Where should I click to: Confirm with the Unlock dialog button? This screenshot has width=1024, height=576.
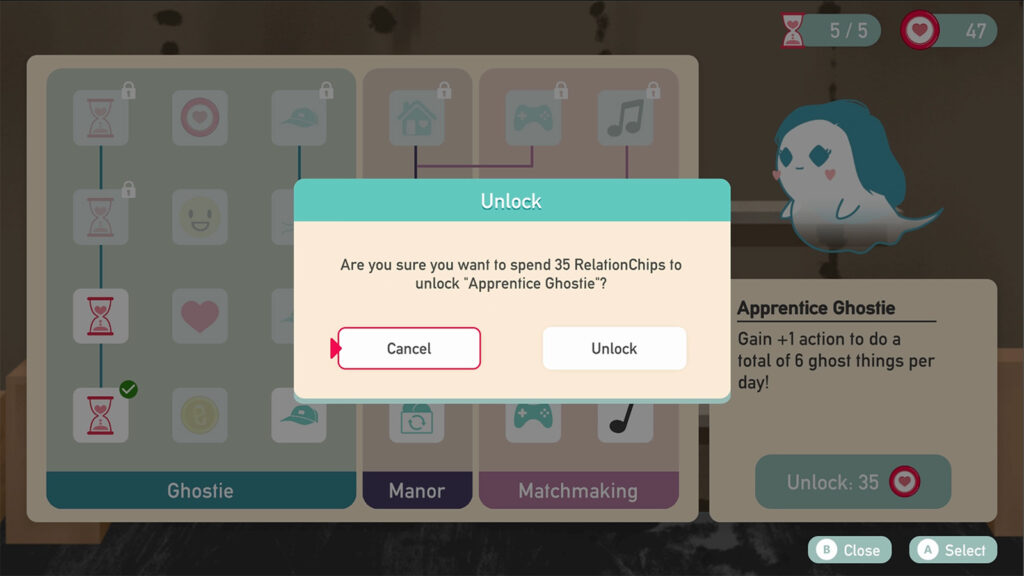(614, 348)
